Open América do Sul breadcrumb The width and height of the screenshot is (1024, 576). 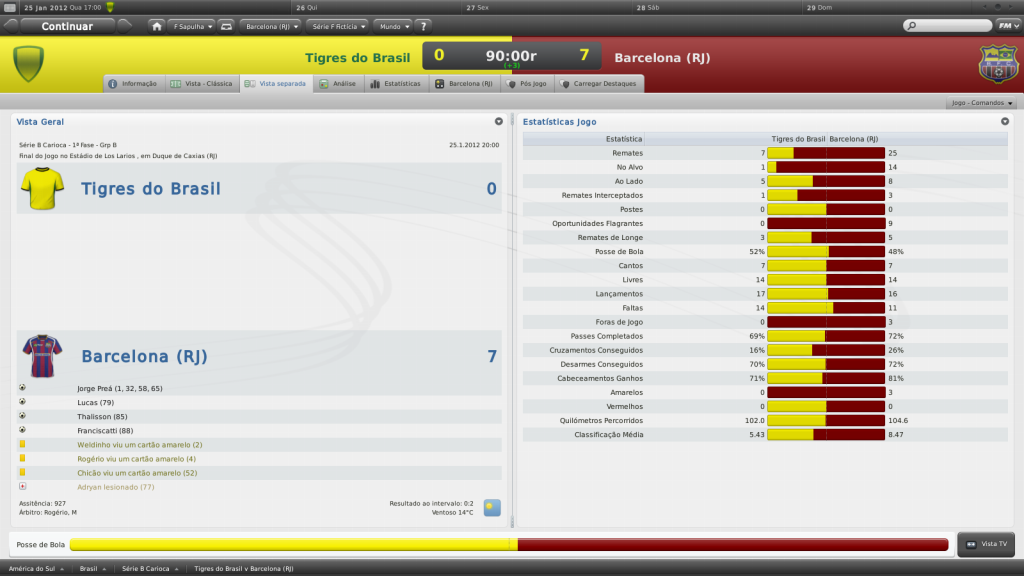38,568
